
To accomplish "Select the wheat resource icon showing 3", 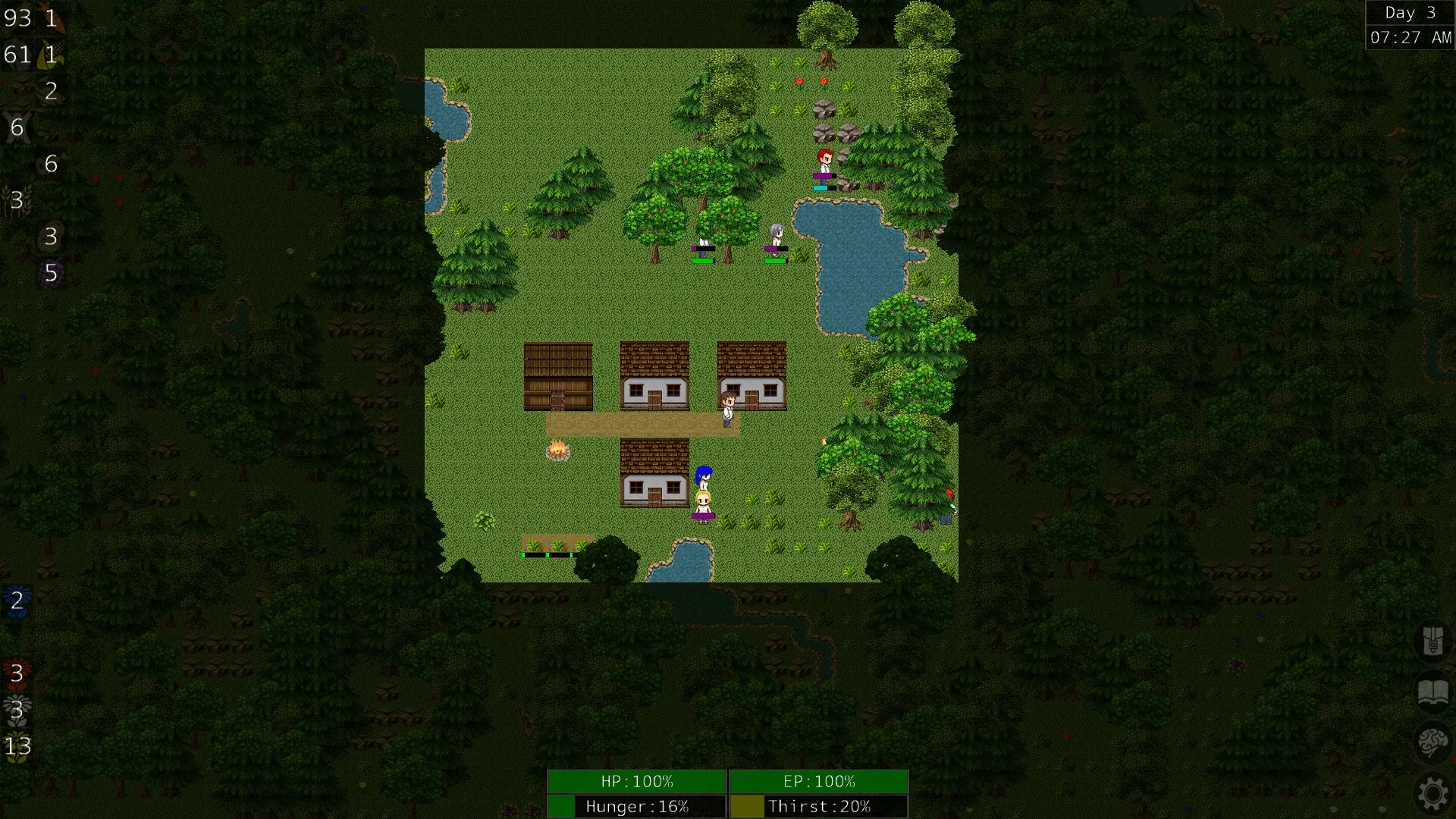I will click(17, 199).
